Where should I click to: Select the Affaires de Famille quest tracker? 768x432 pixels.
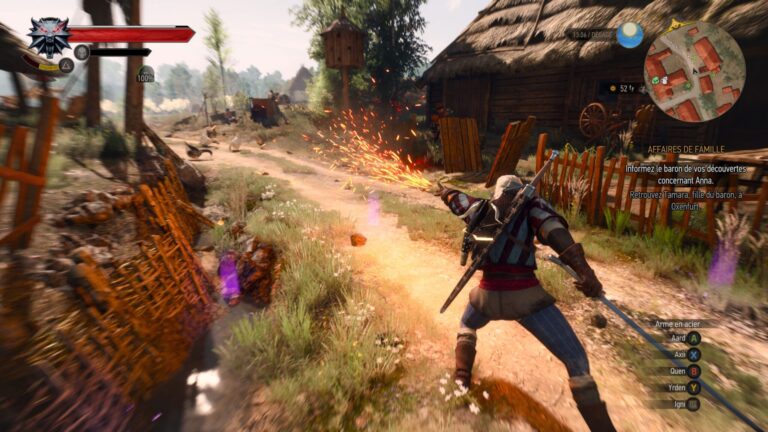[x=688, y=150]
